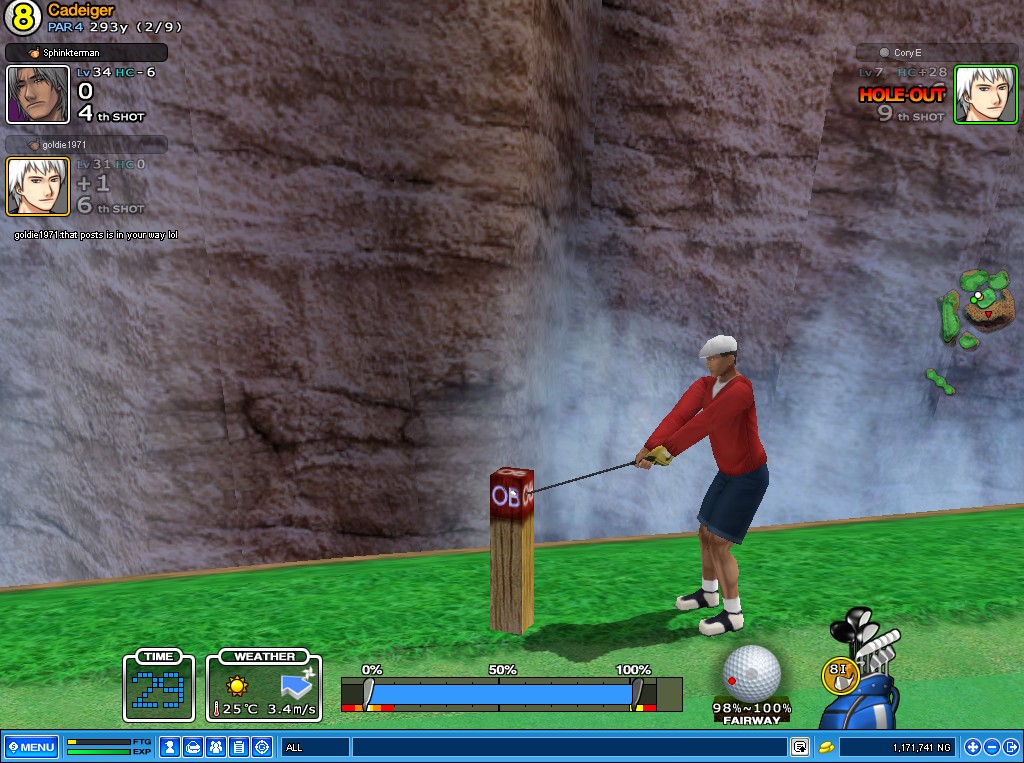Click the circular target icon in toolbar

tap(262, 747)
